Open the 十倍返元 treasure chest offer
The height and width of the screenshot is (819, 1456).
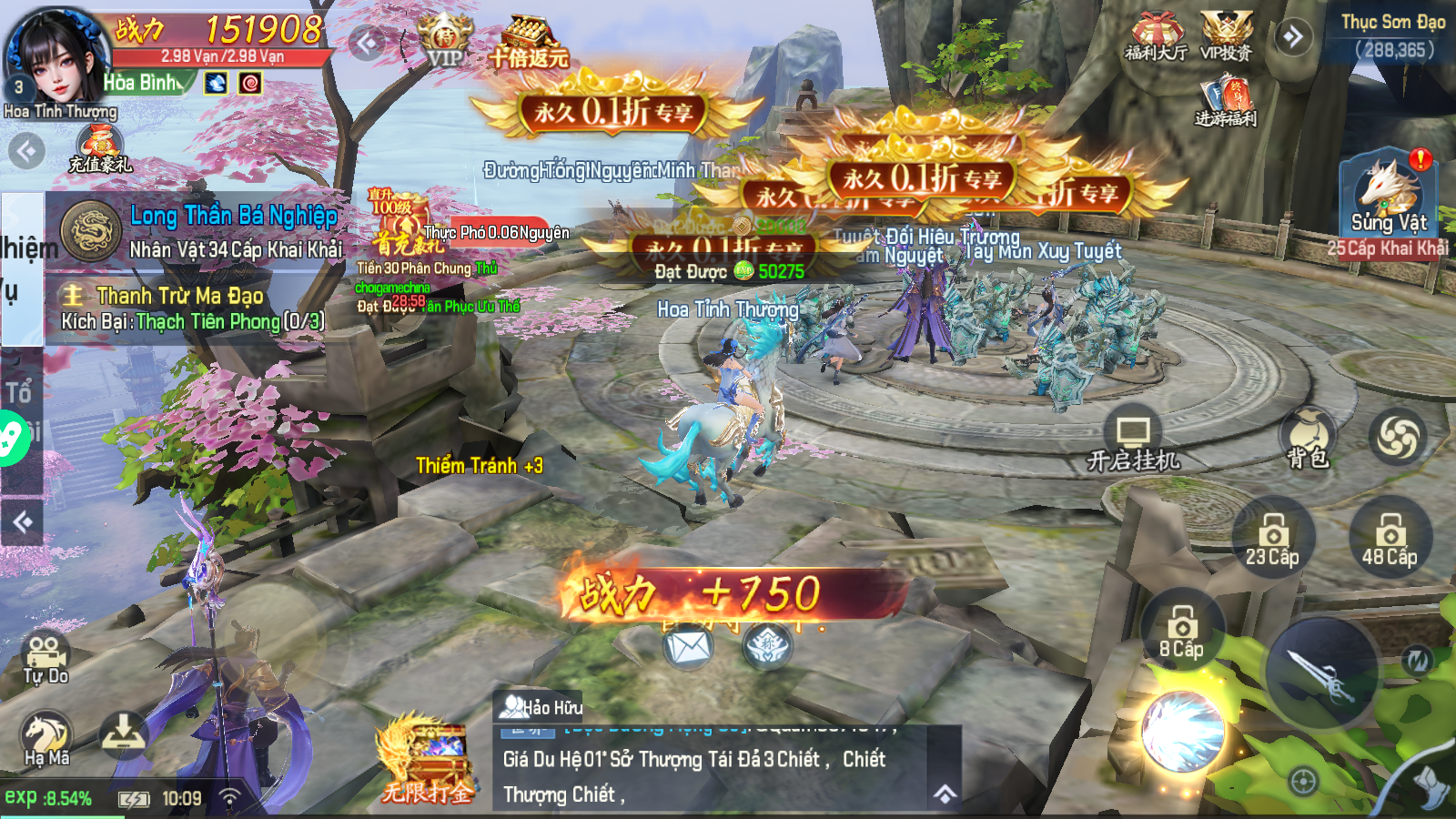click(x=529, y=43)
